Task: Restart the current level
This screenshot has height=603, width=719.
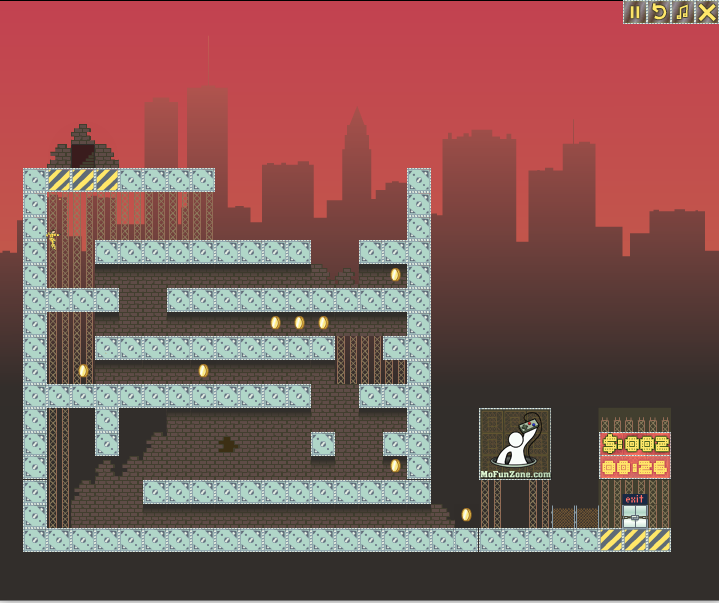Action: [659, 12]
